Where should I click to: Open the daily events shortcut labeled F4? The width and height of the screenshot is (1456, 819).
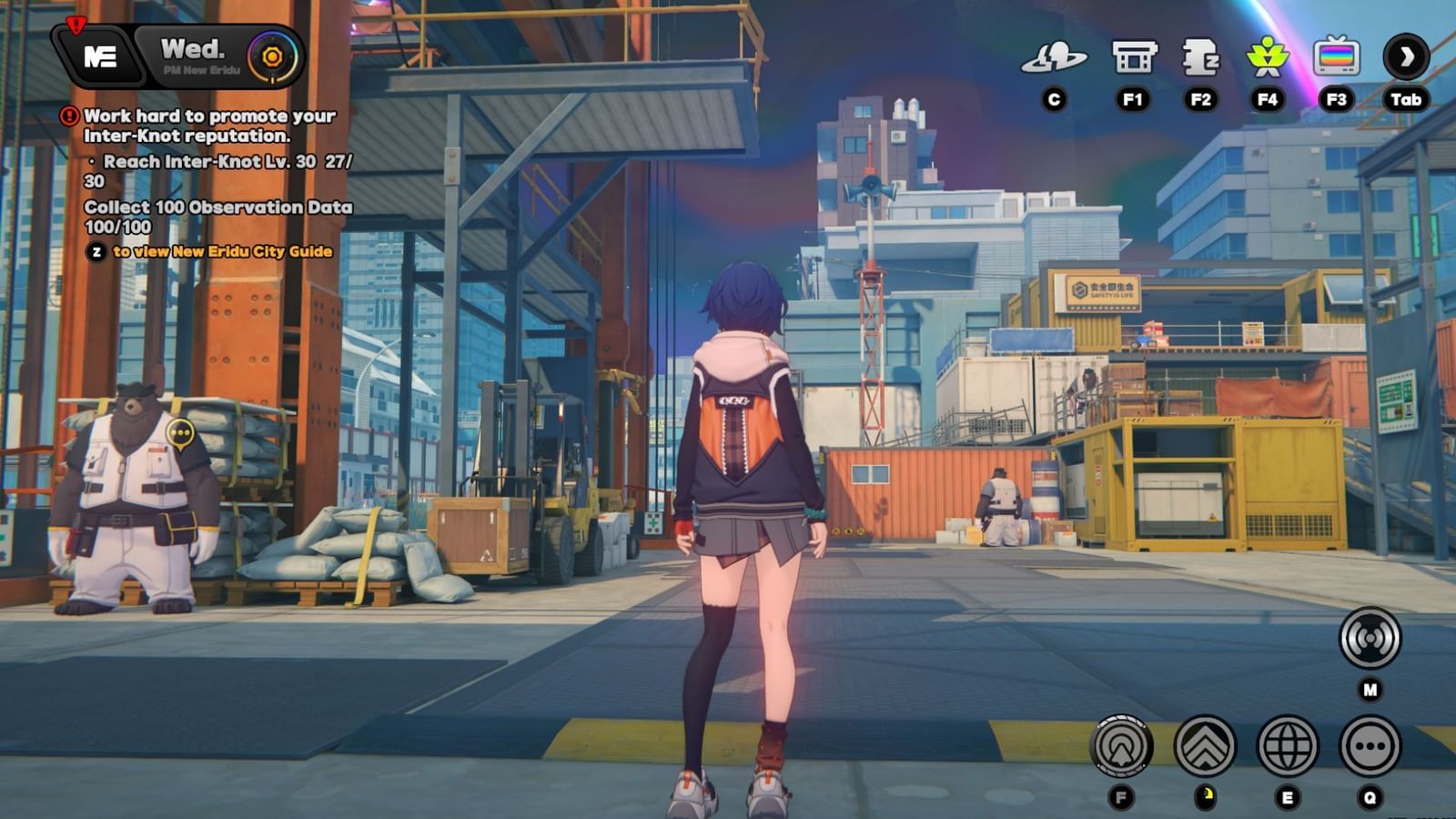[x=1269, y=56]
